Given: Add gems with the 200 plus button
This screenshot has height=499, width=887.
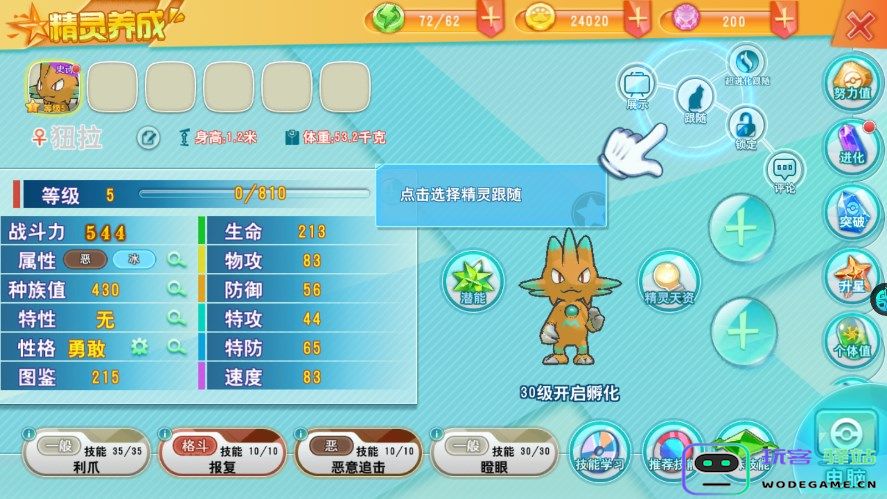Looking at the screenshot, I should click(785, 18).
